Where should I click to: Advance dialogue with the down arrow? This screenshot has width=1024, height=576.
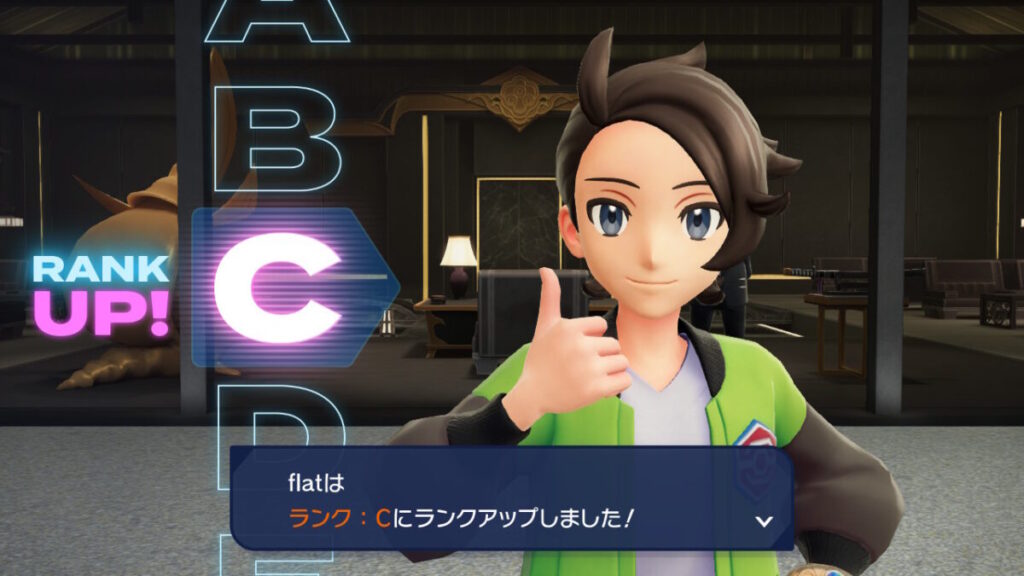click(764, 521)
